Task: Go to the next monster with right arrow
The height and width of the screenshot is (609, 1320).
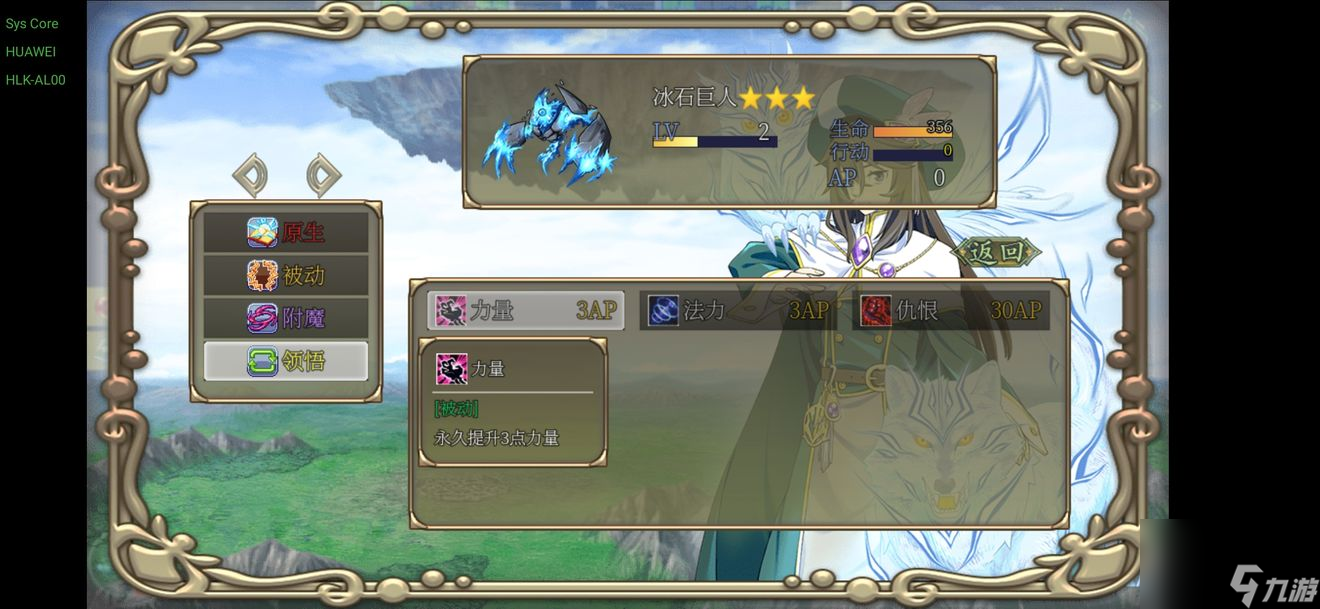Action: [x=323, y=175]
